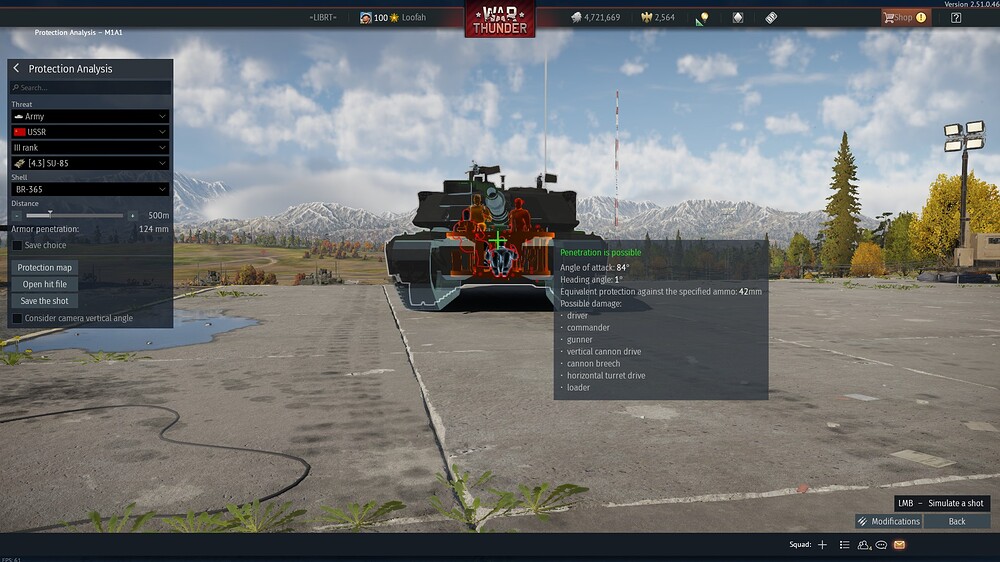This screenshot has width=1000, height=562.
Task: Click the Open hit file button
Action: 45,284
